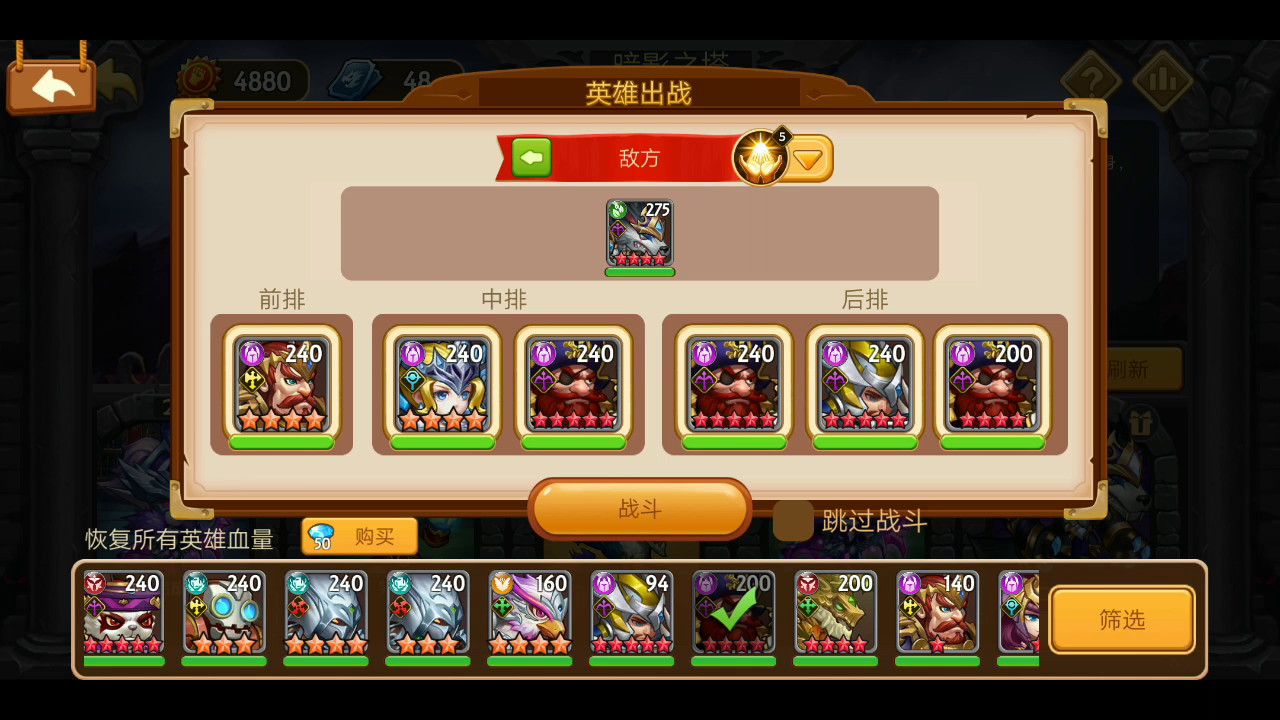1280x720 pixels.
Task: Enable the 跳过战斗 skip battle checkbox
Action: click(793, 521)
